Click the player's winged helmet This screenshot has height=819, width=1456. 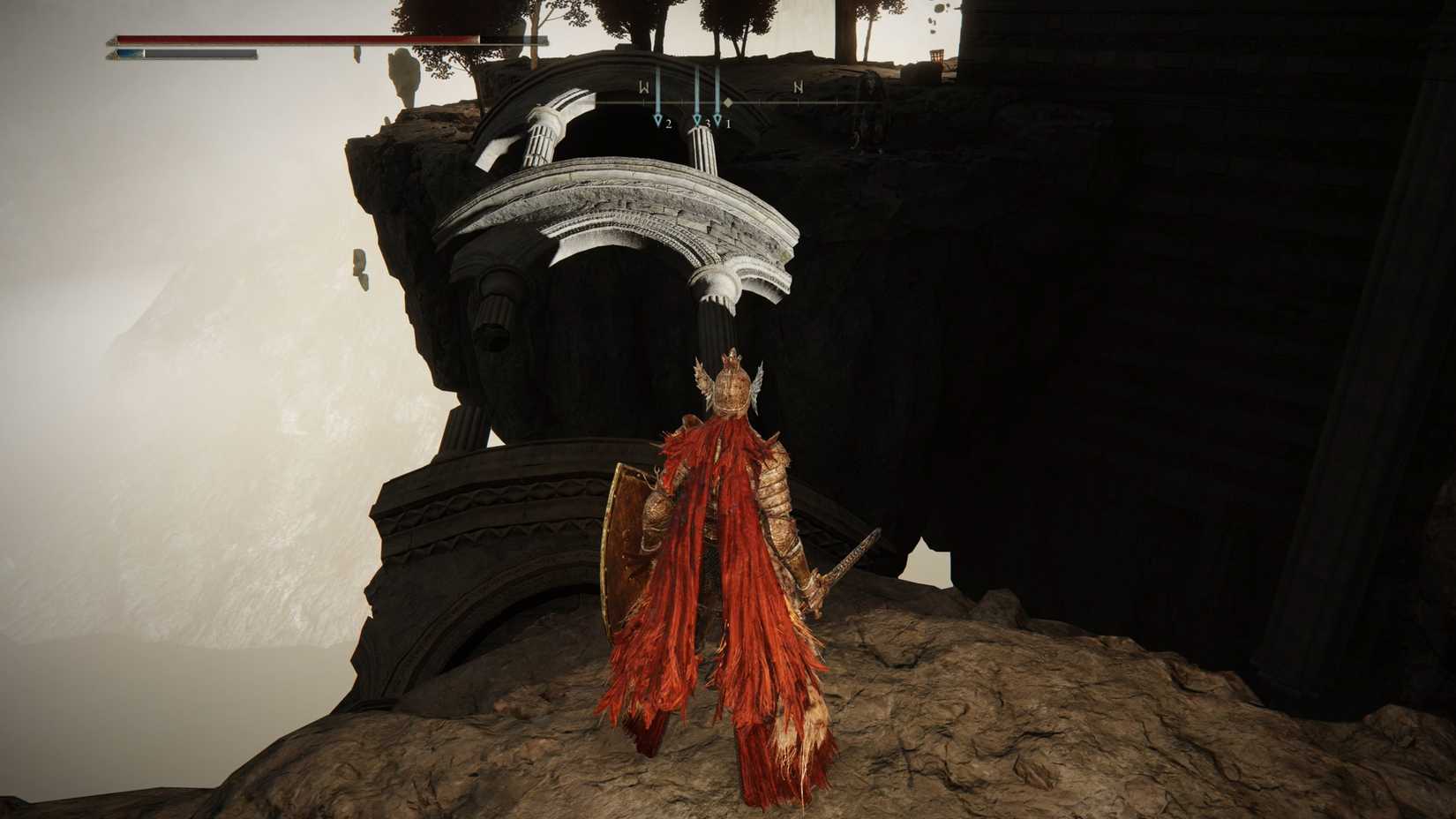(731, 388)
